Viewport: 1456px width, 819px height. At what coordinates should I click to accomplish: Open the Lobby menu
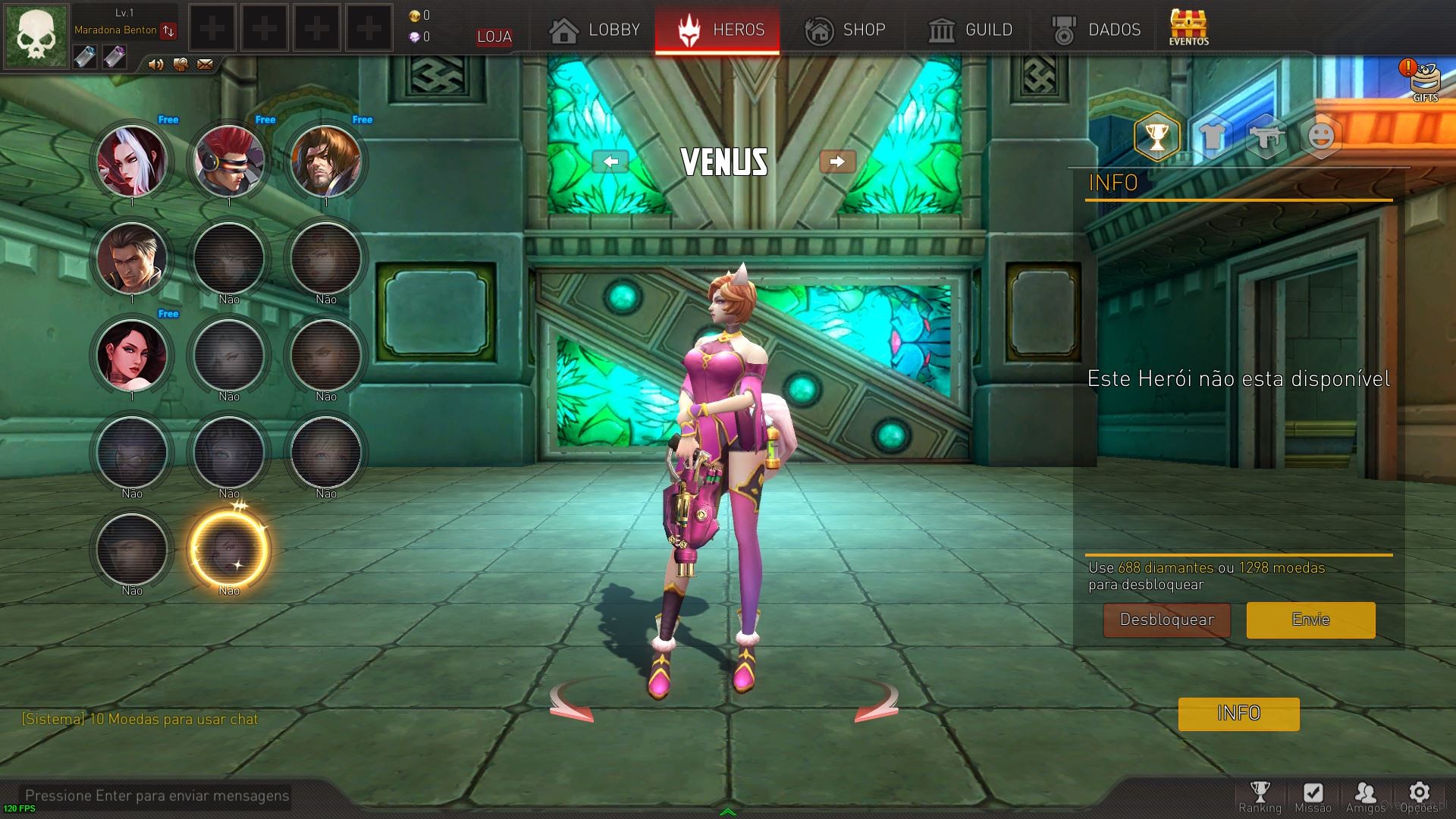pyautogui.click(x=595, y=30)
